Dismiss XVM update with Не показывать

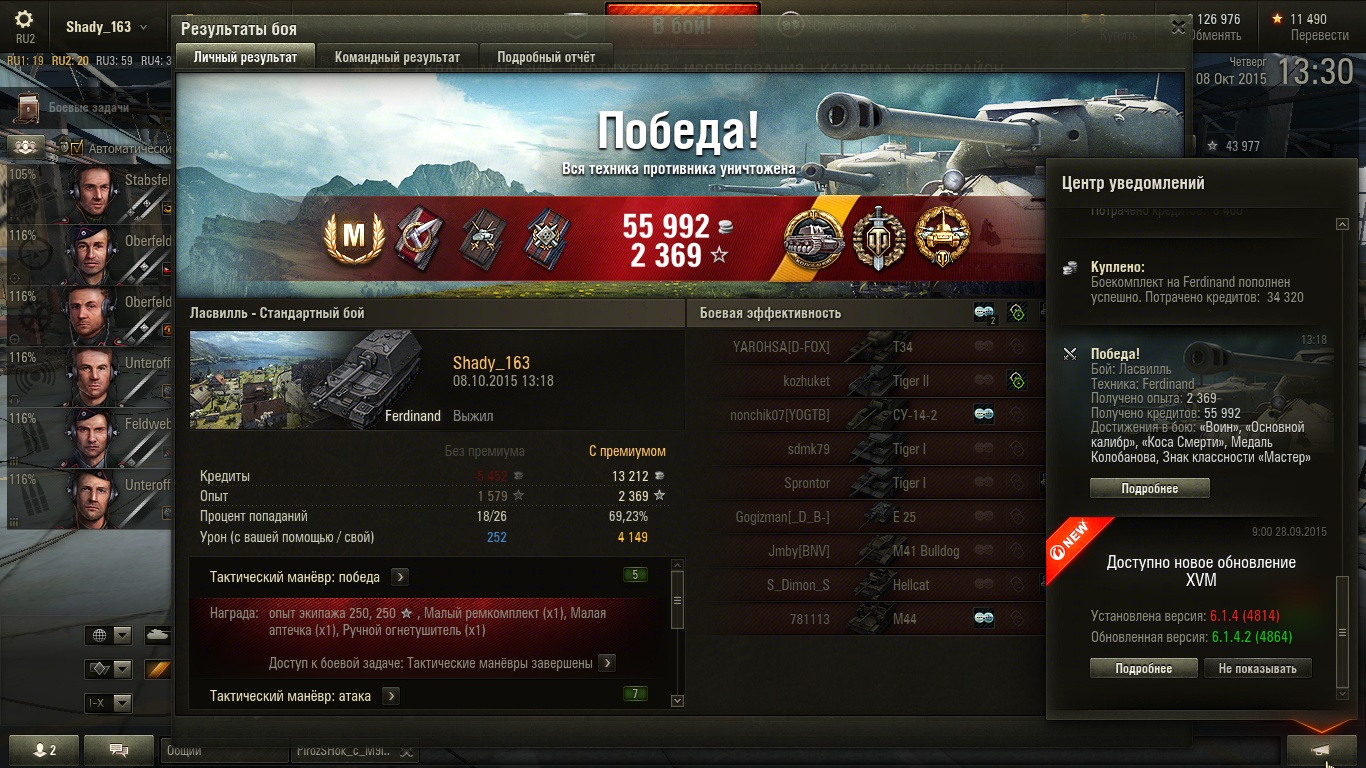coord(1257,668)
